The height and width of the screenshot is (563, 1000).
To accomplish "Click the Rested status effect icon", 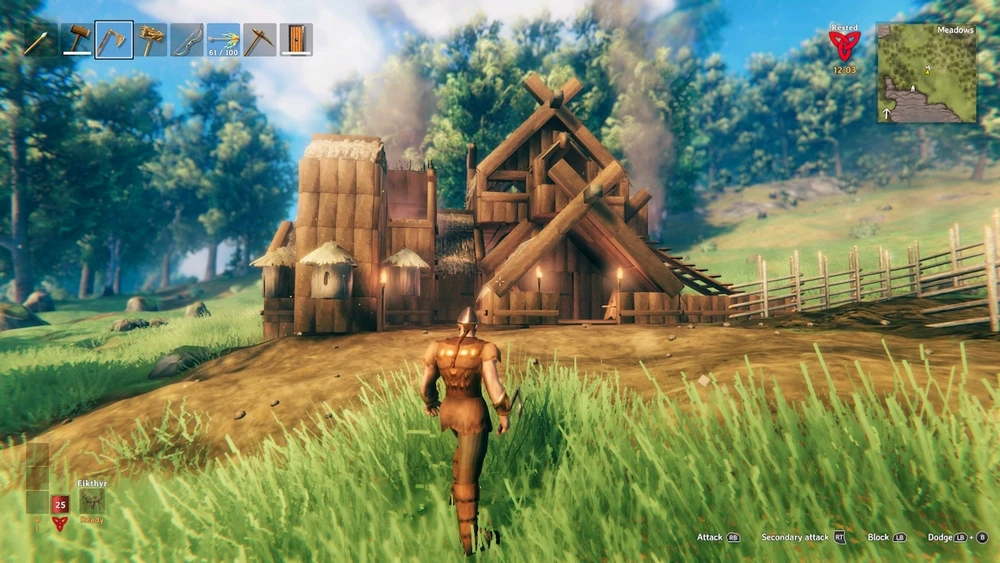I will click(x=844, y=45).
